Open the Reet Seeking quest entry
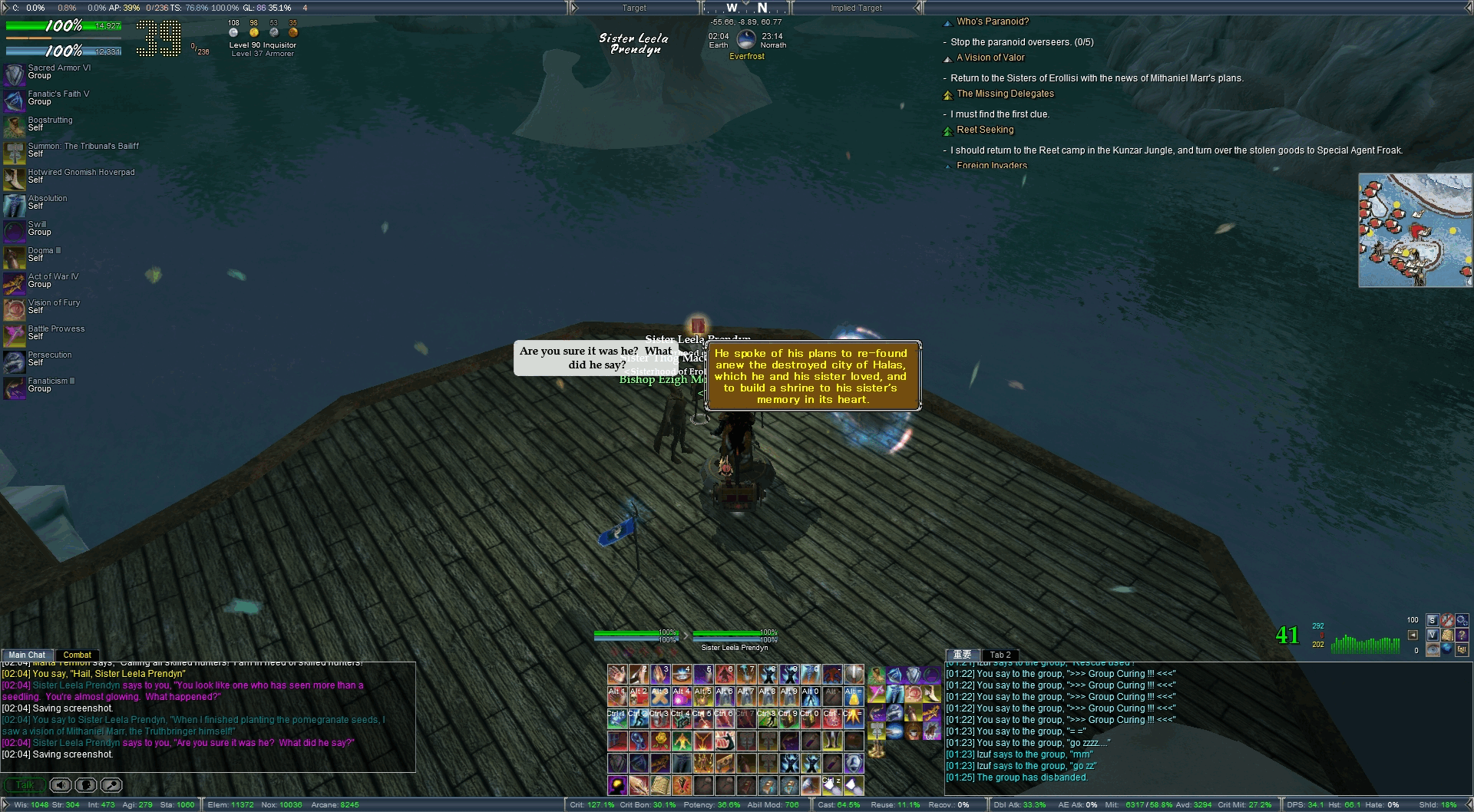The width and height of the screenshot is (1474, 812). (985, 130)
